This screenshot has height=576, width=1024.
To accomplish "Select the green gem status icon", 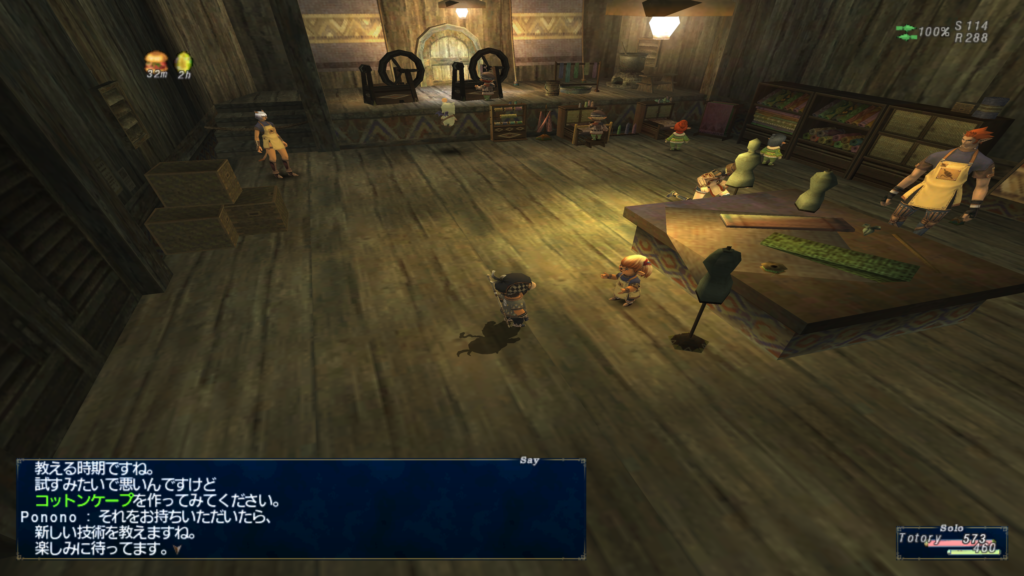I will click(x=183, y=62).
